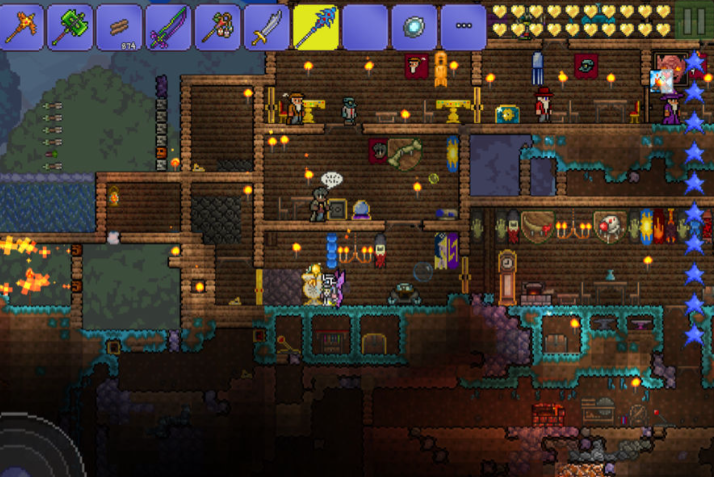The image size is (714, 477).
Task: Pause the game with the pause button
Action: click(x=693, y=21)
